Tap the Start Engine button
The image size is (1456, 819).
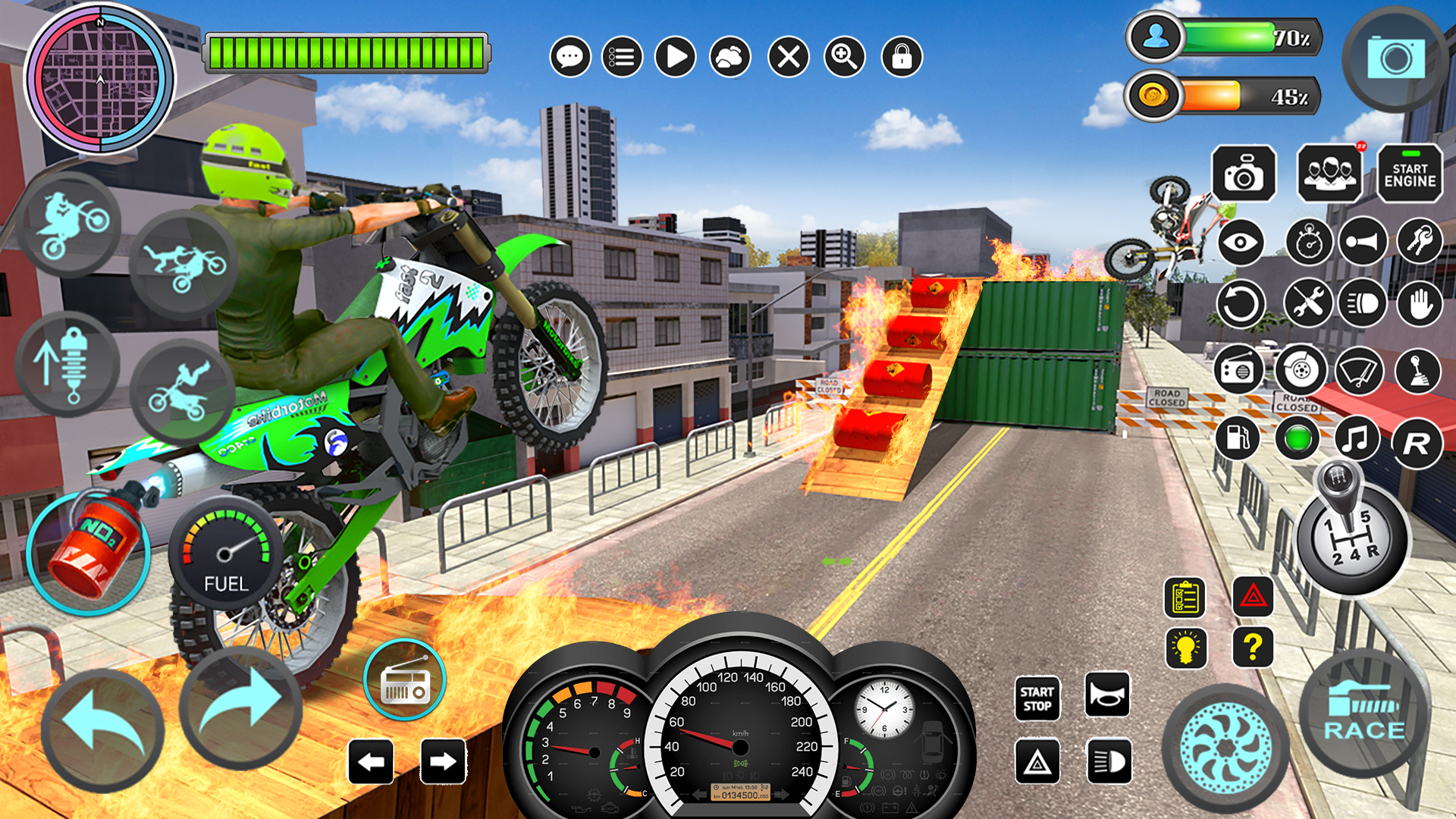1408,173
